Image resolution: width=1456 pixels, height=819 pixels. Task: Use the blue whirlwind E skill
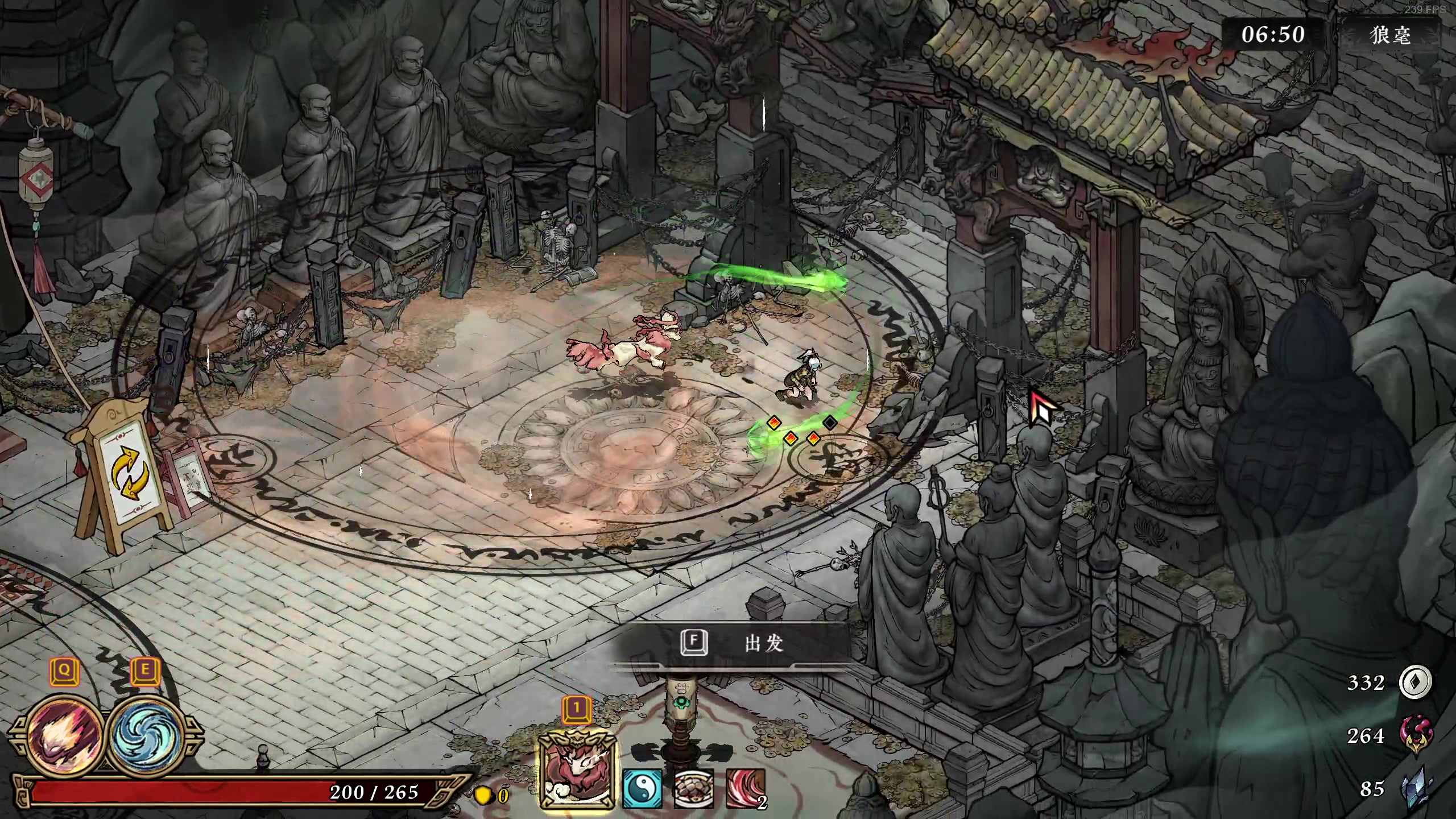[146, 734]
